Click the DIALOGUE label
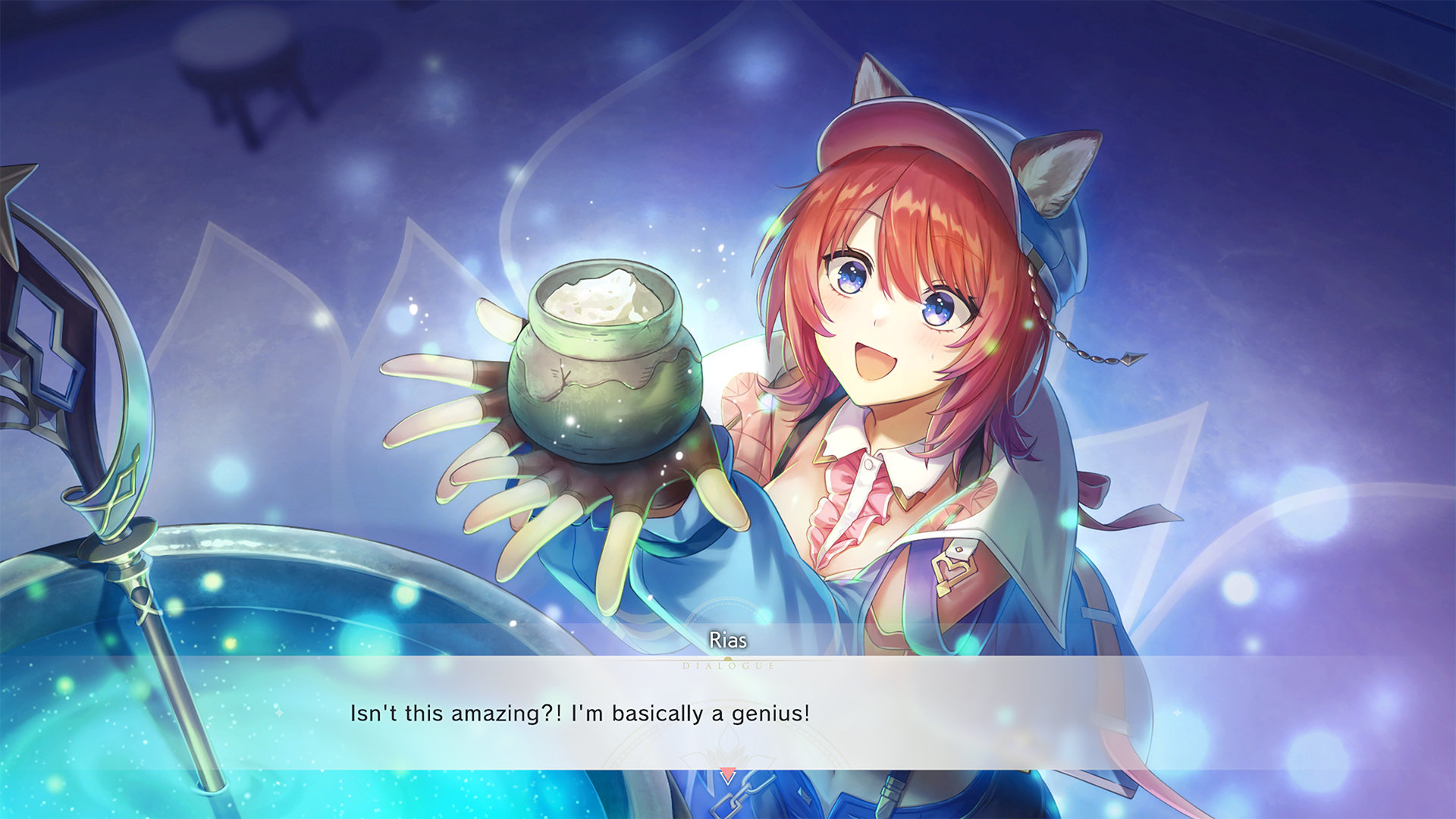Screen dimensions: 1456x819 pyautogui.click(x=729, y=667)
